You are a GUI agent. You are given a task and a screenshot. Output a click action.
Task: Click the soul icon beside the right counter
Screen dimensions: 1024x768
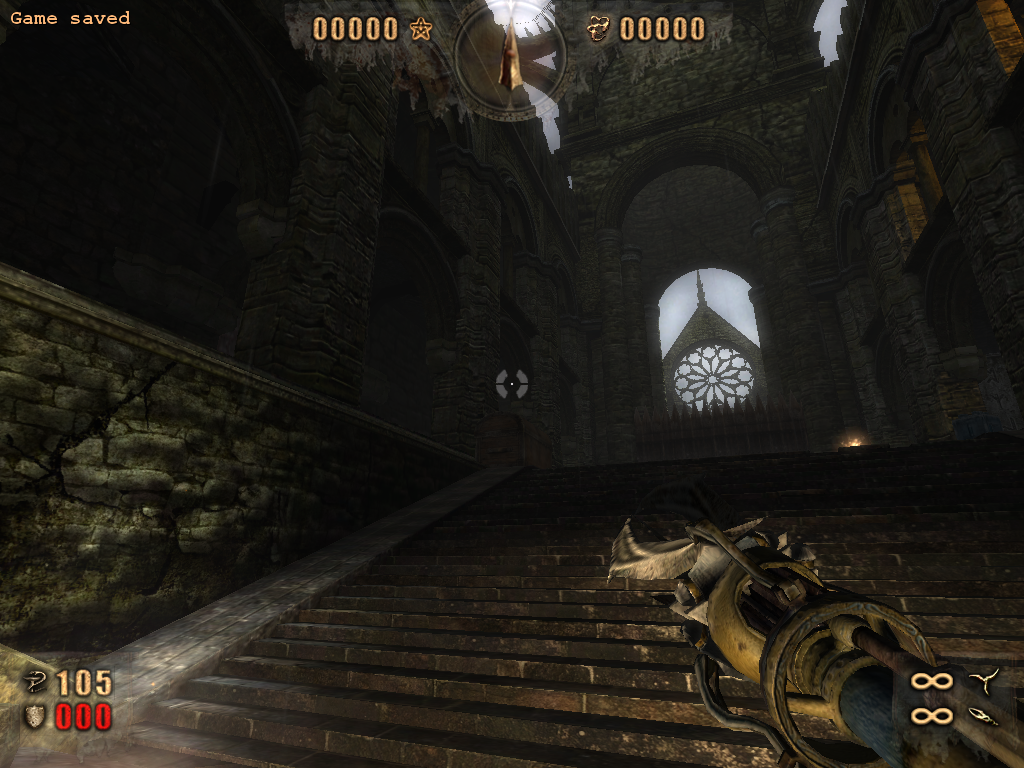599,29
